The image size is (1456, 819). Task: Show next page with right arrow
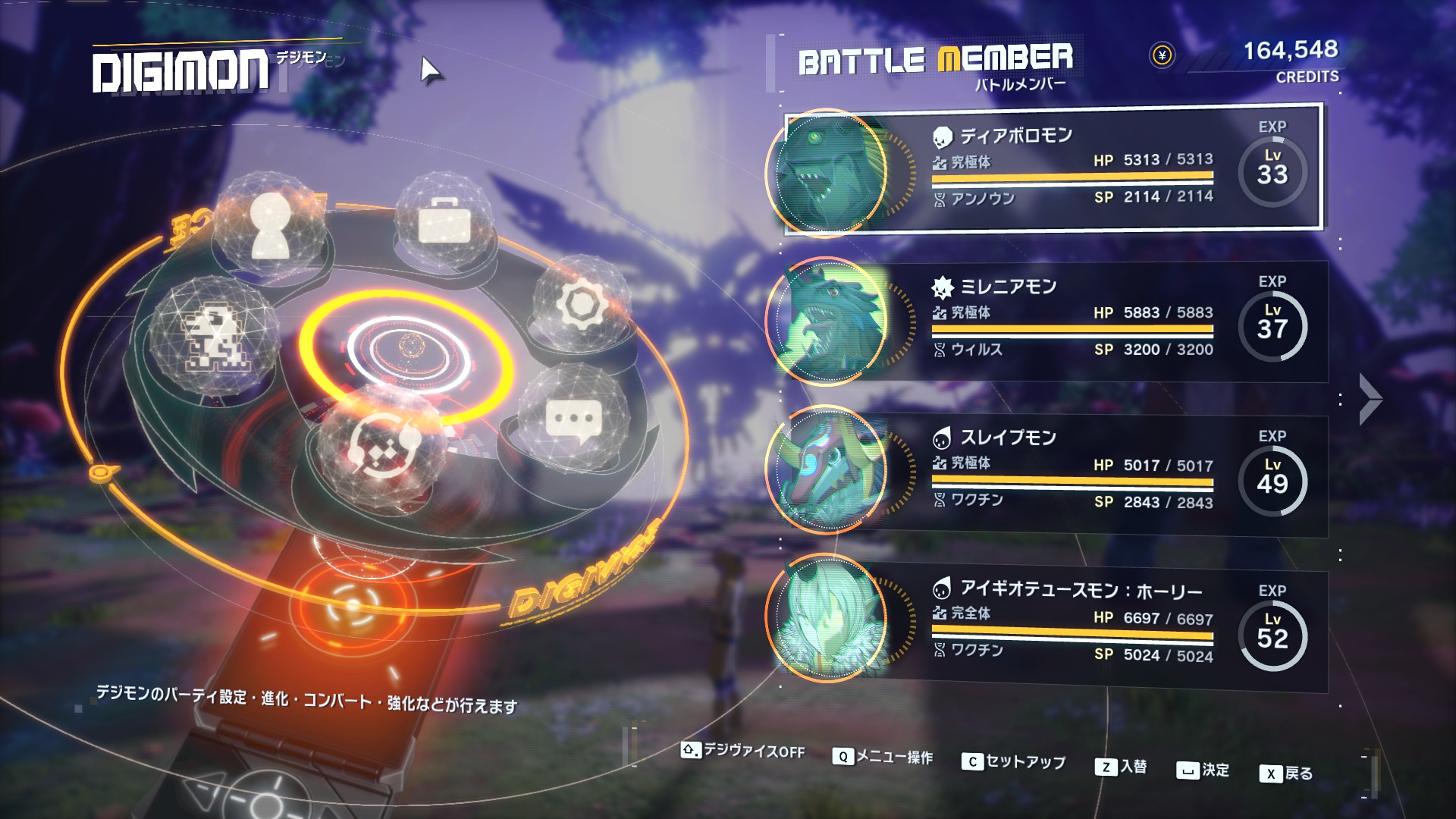[x=1370, y=399]
